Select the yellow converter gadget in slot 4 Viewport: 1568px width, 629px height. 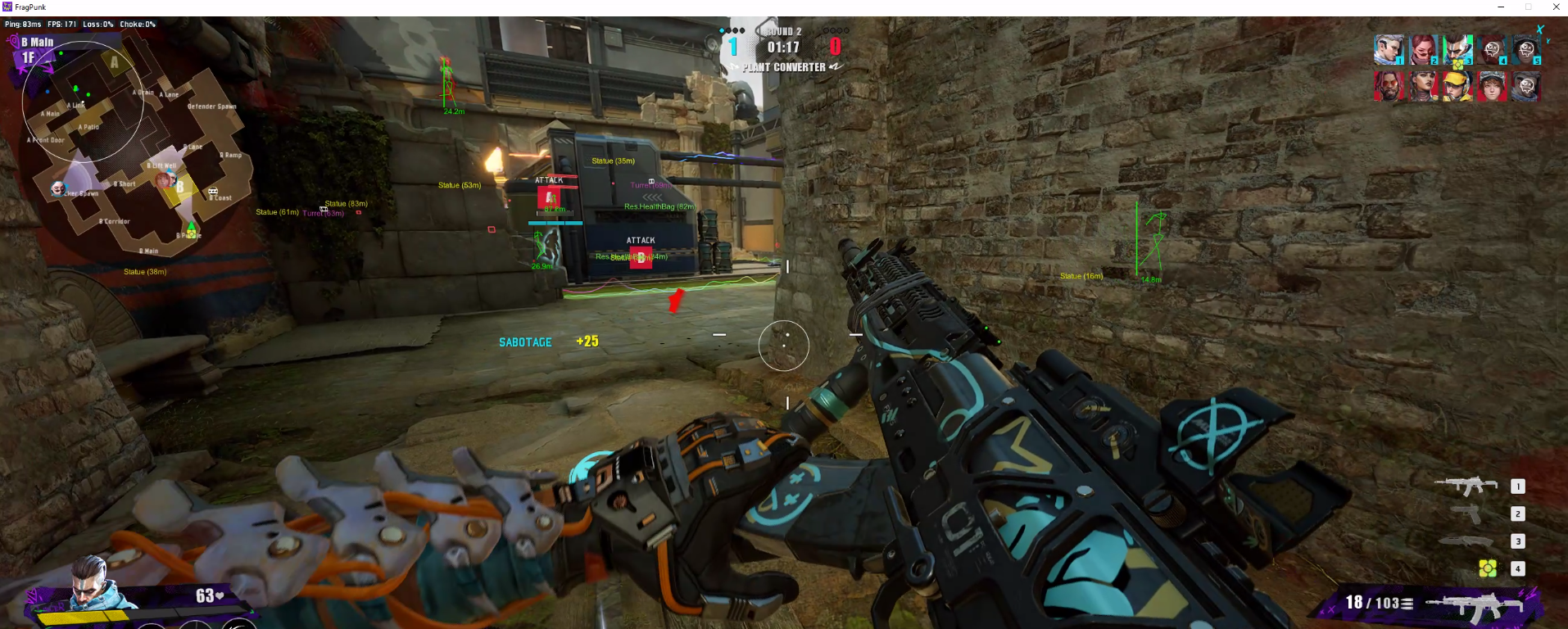(x=1488, y=568)
